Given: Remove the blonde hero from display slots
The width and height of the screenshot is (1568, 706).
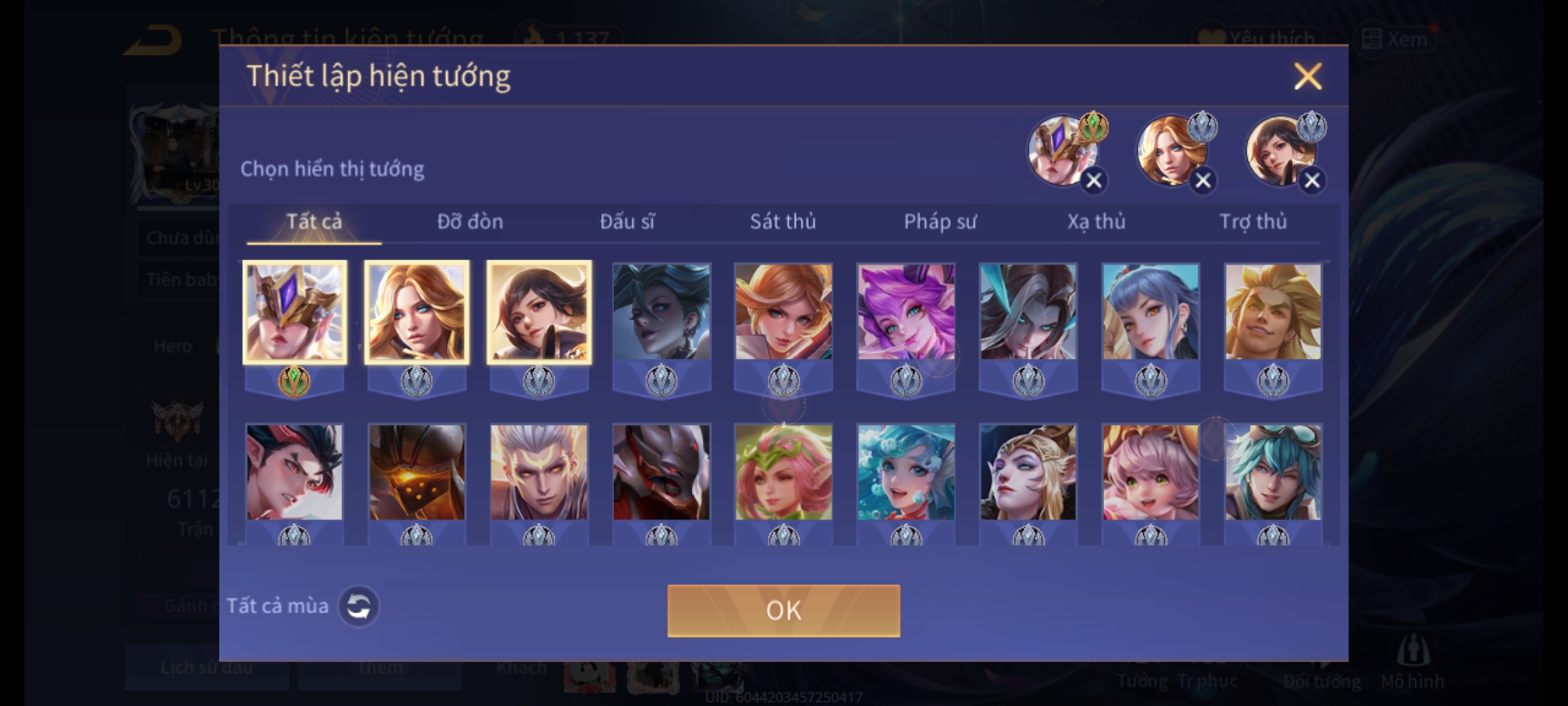Looking at the screenshot, I should pos(1203,180).
